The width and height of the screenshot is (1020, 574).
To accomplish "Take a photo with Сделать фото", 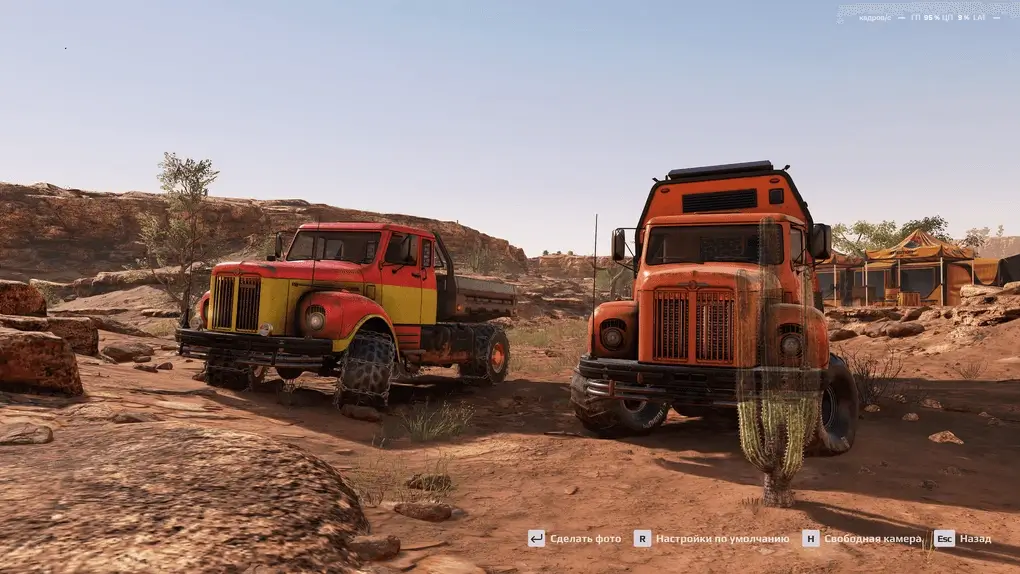I will (x=575, y=538).
